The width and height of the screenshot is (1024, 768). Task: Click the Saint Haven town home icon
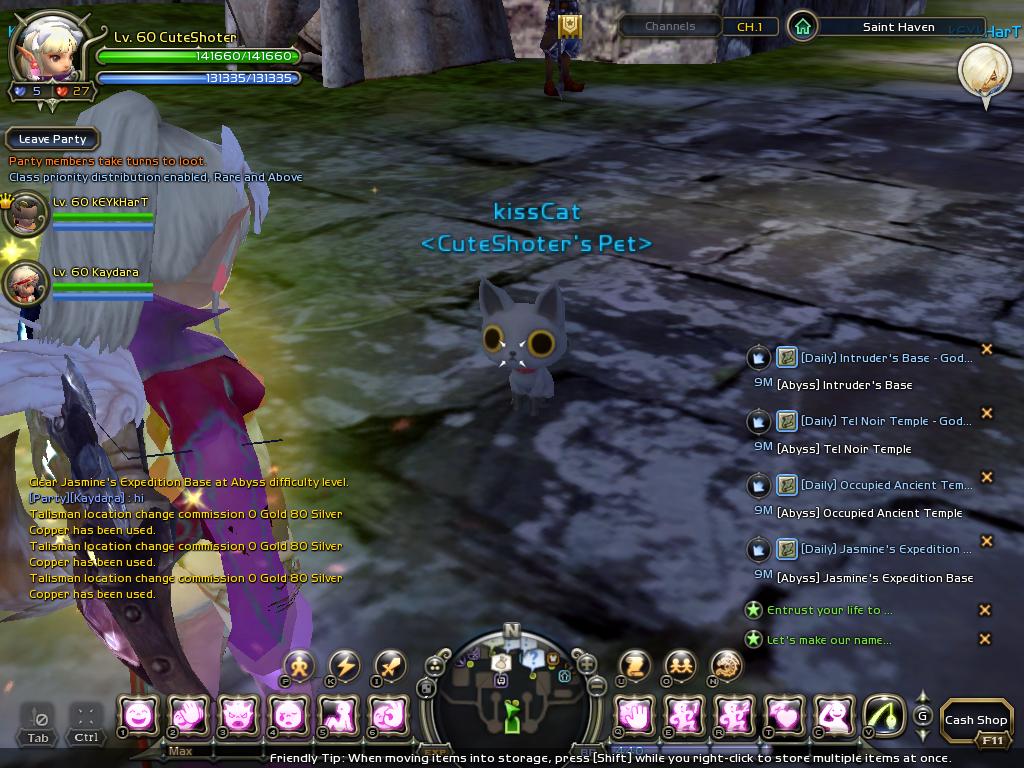802,27
